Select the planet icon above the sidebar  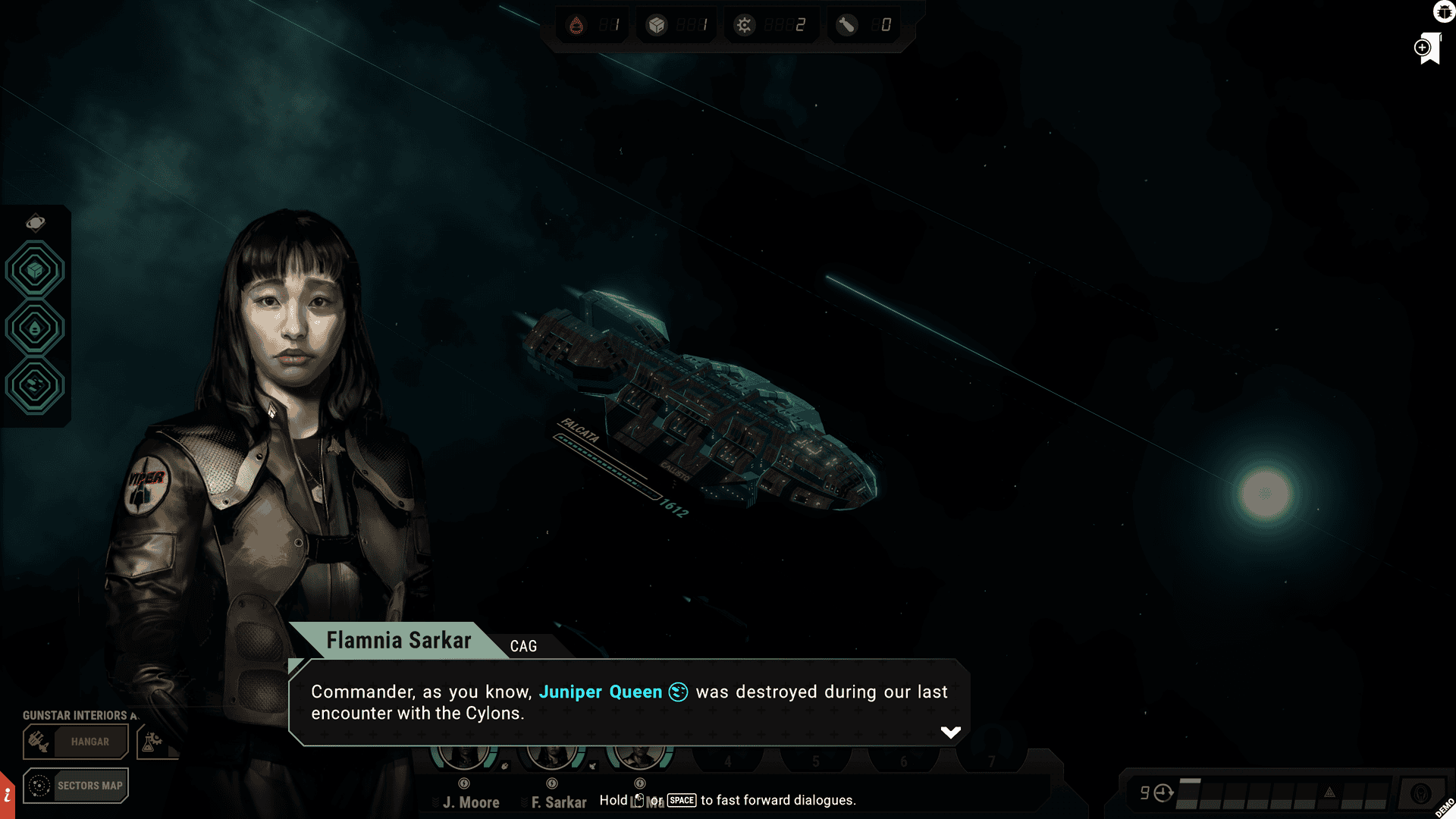tap(35, 222)
